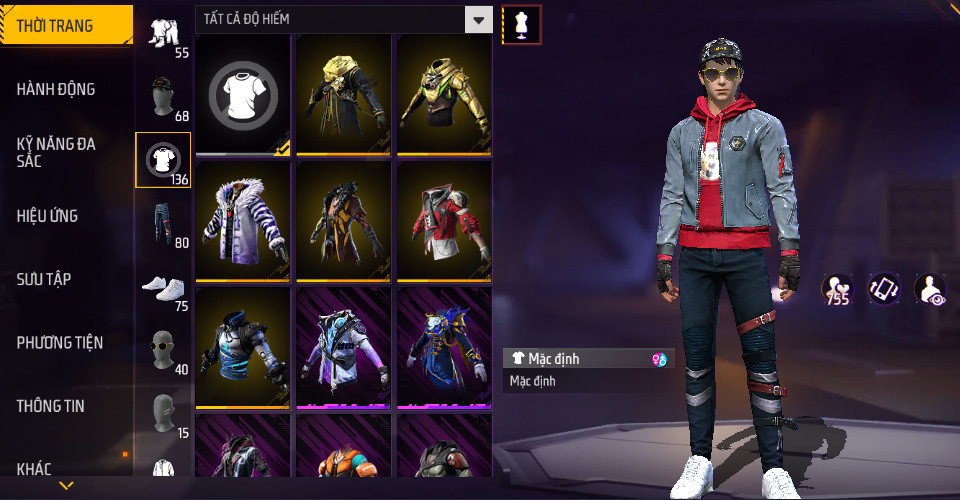Select the purple zebra-striped fur hood jacket
960x500 pixels.
point(243,222)
